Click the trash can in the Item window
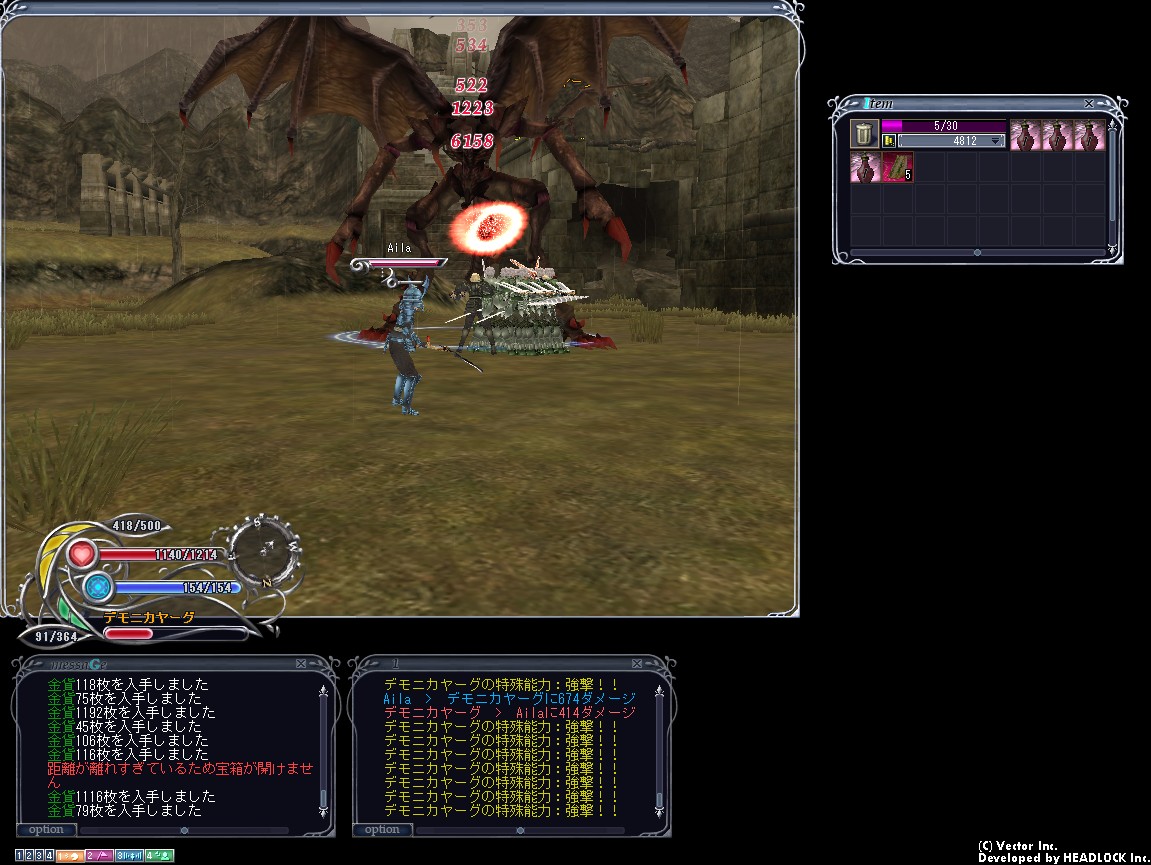Screen dimensions: 1151x865 [x=864, y=134]
